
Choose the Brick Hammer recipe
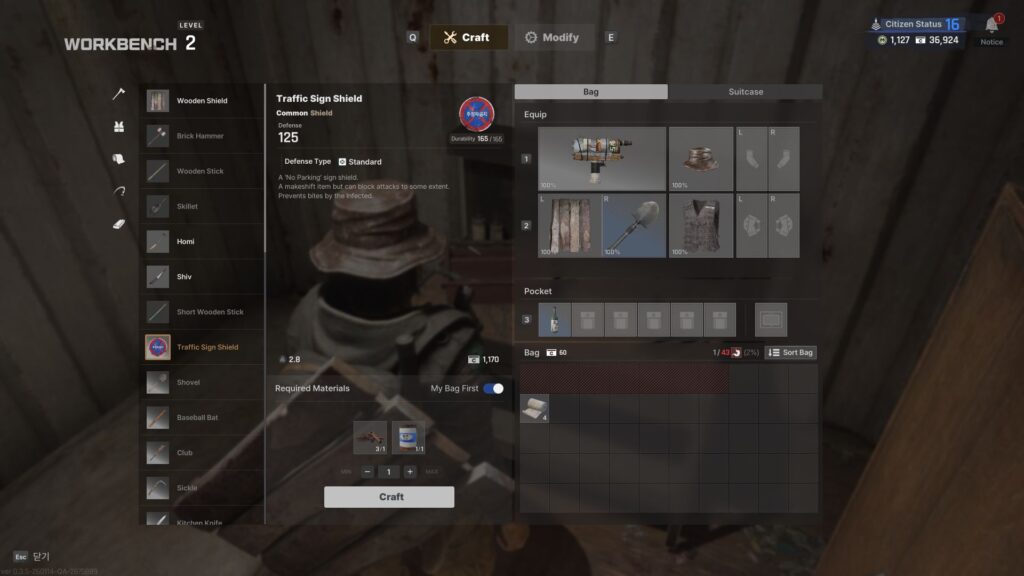pyautogui.click(x=200, y=136)
